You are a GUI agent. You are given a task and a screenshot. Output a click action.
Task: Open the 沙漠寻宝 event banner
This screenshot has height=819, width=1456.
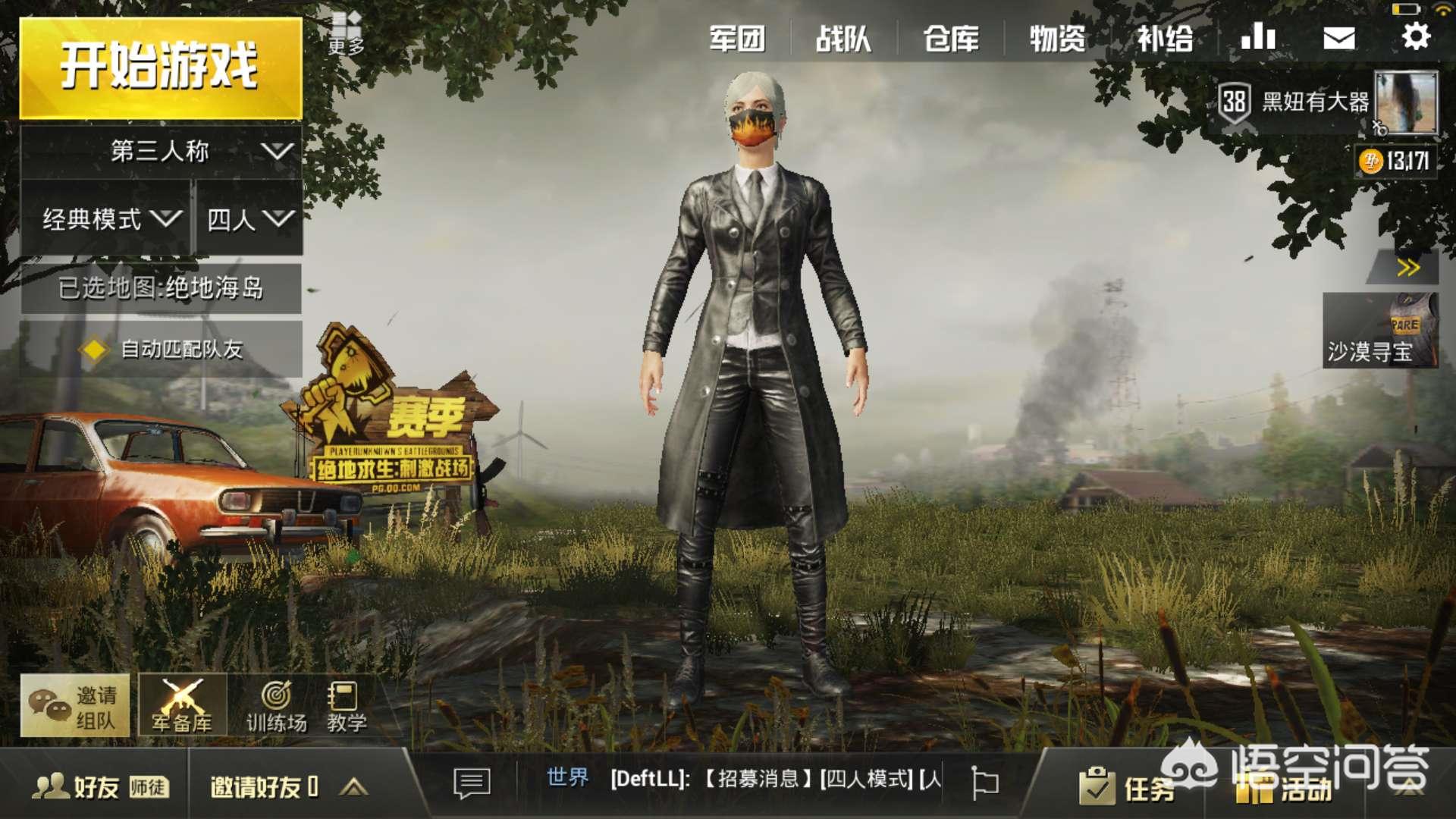[x=1379, y=331]
